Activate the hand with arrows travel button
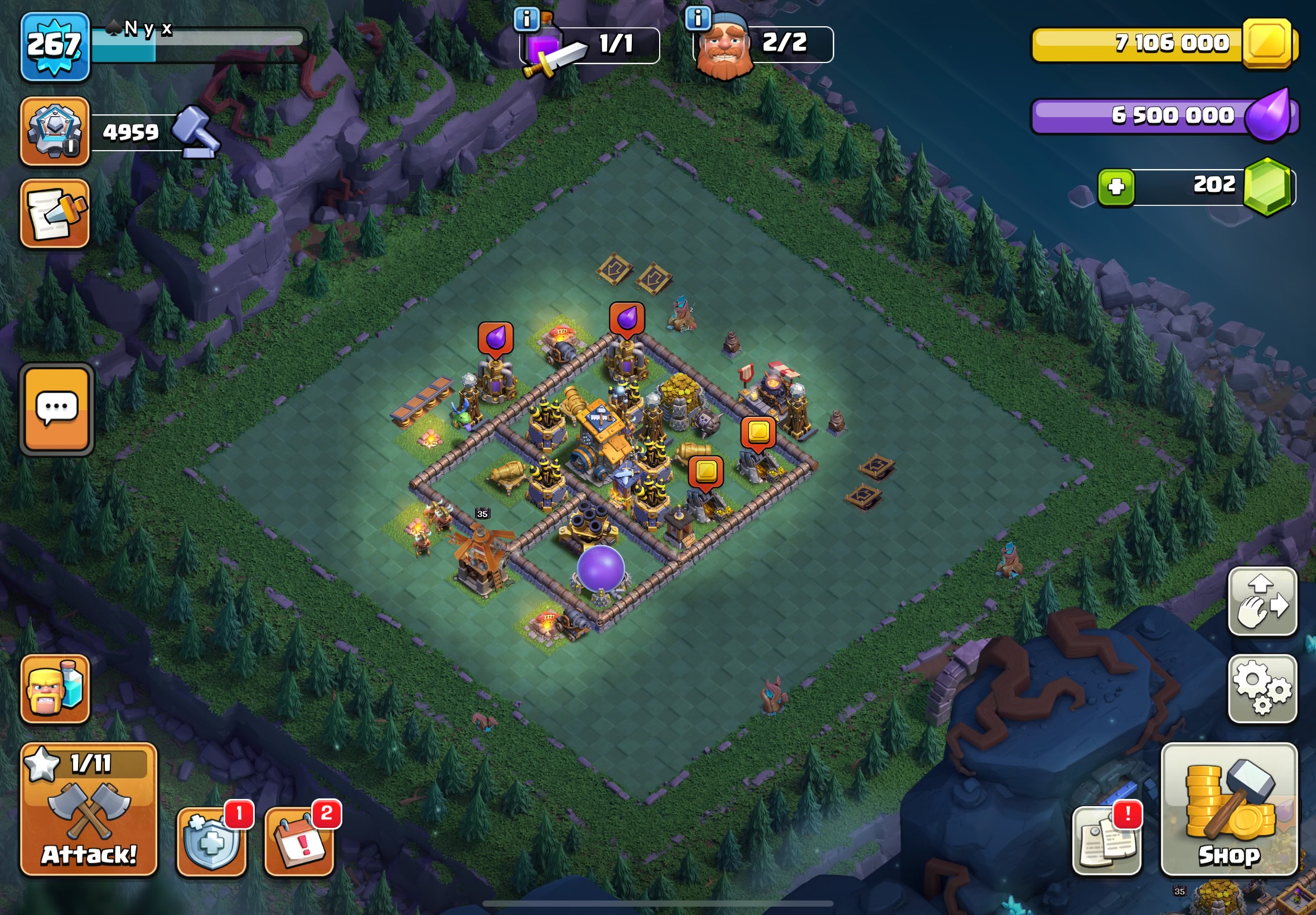 coord(1262,601)
